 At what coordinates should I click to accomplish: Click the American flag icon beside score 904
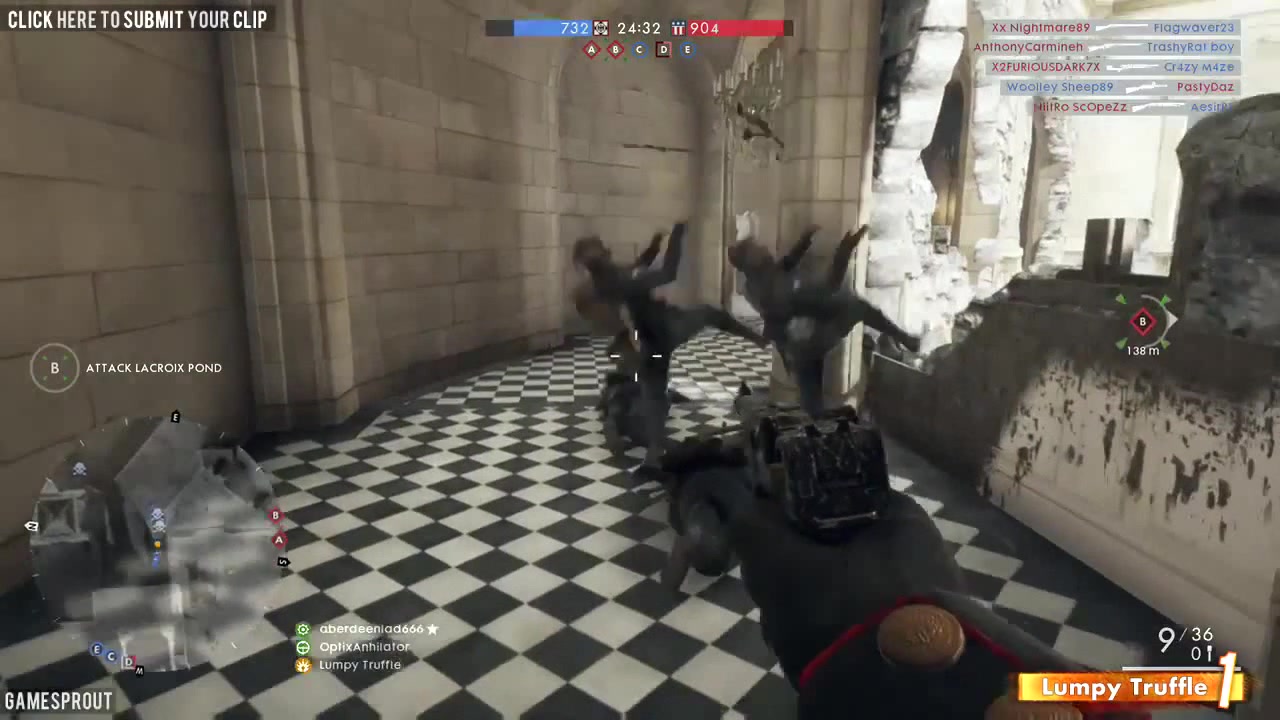(x=678, y=28)
